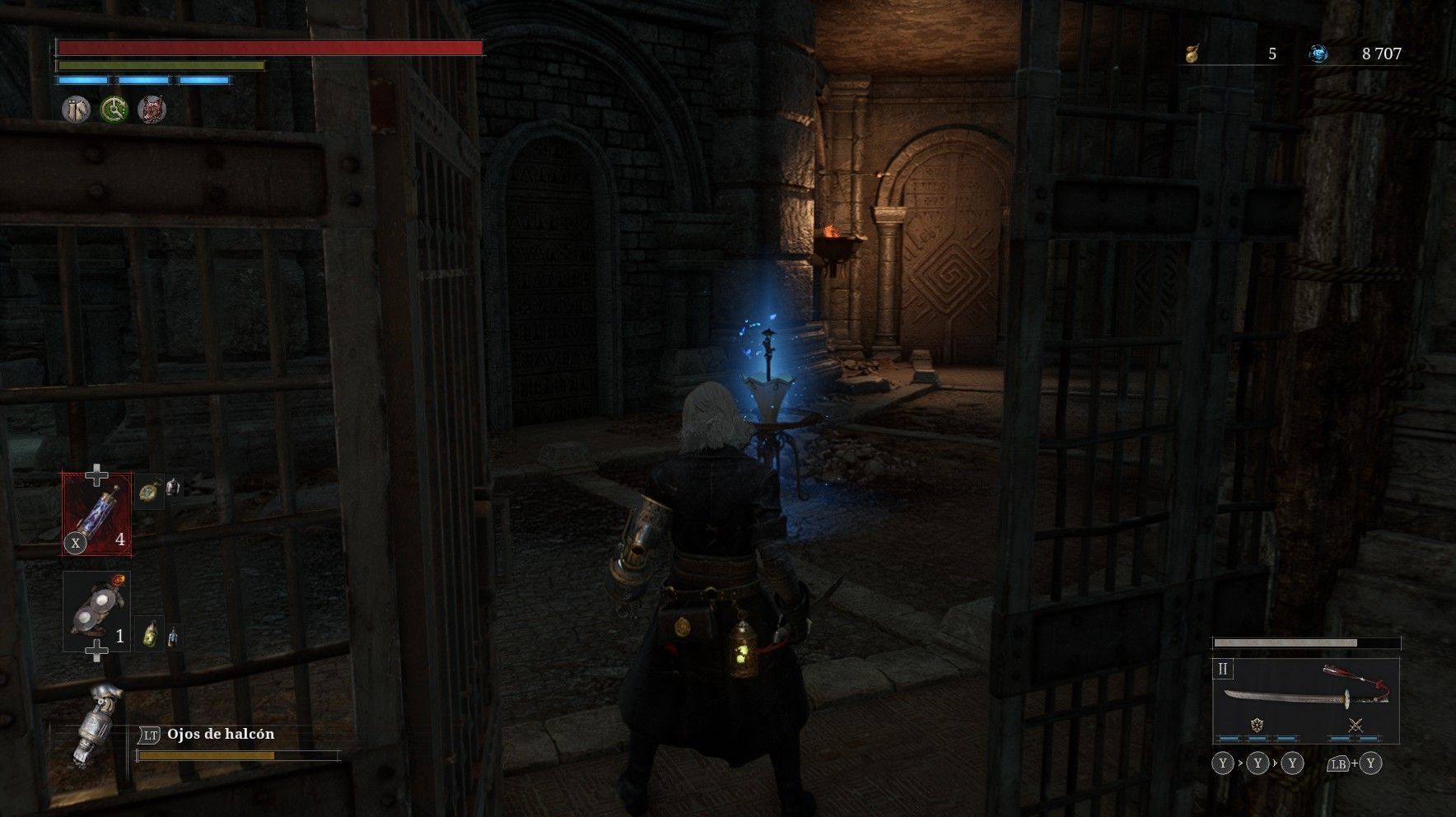The width and height of the screenshot is (1456, 817).
Task: Click the red wolf head status icon
Action: tap(152, 110)
